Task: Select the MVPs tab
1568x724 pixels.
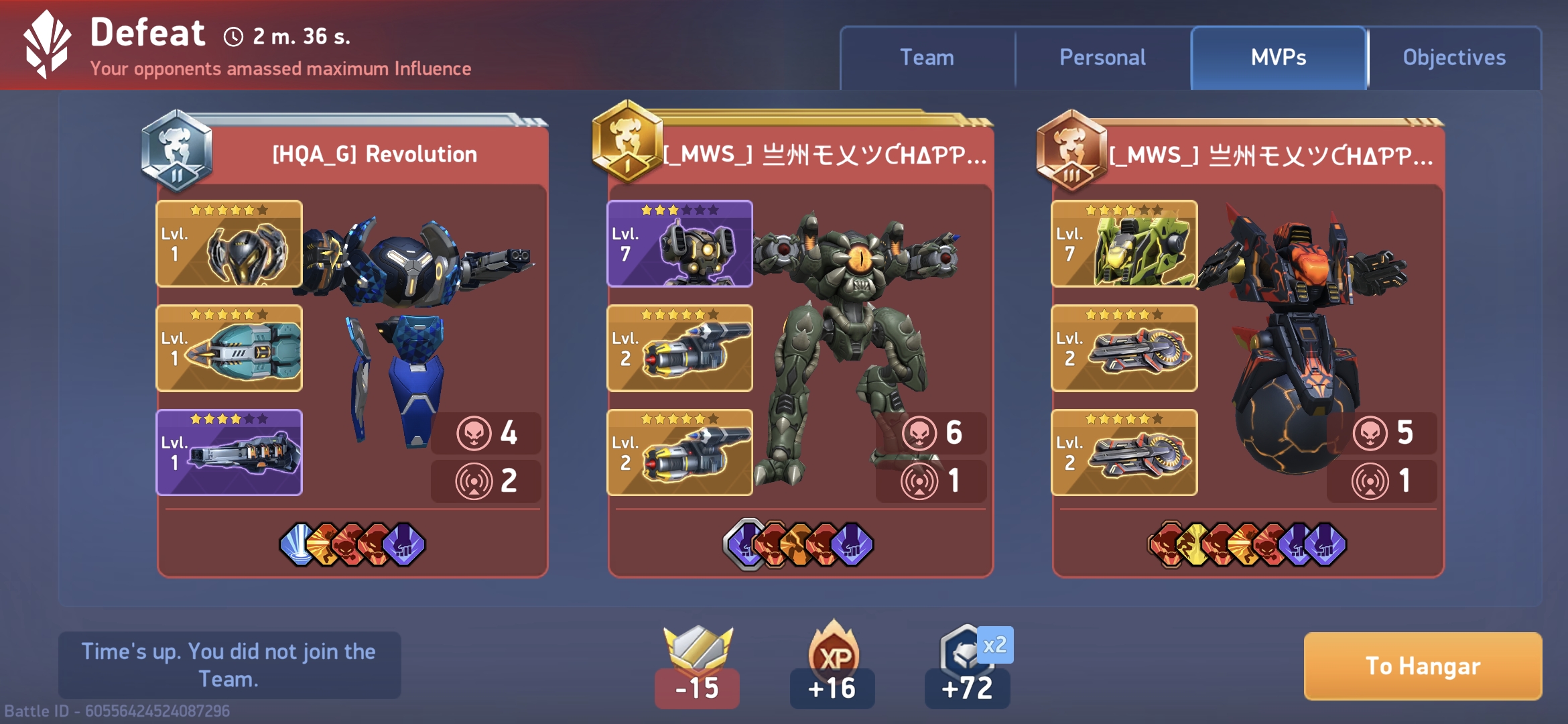Action: [x=1279, y=58]
